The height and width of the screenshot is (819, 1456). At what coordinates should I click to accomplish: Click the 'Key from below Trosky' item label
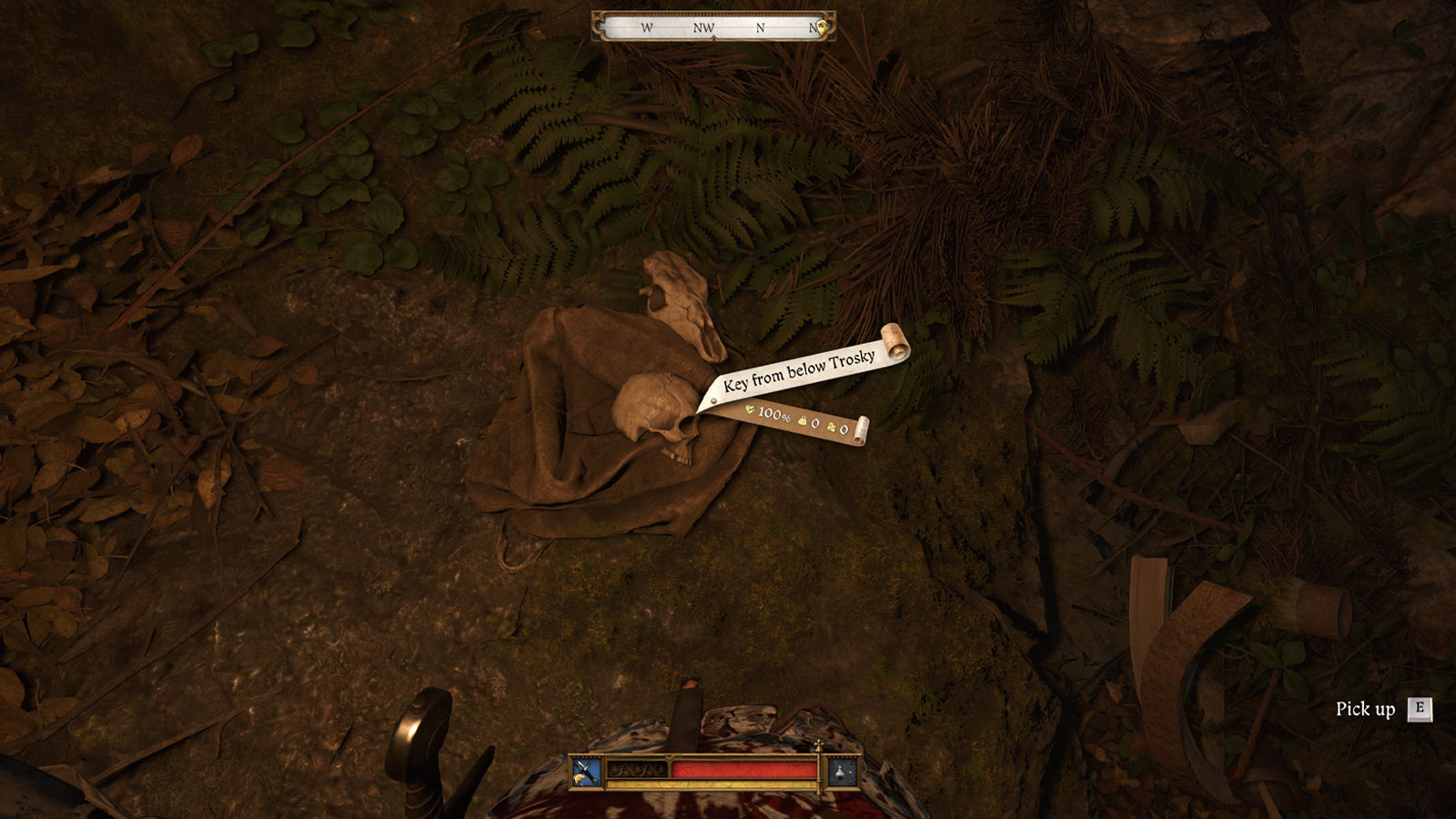click(799, 369)
